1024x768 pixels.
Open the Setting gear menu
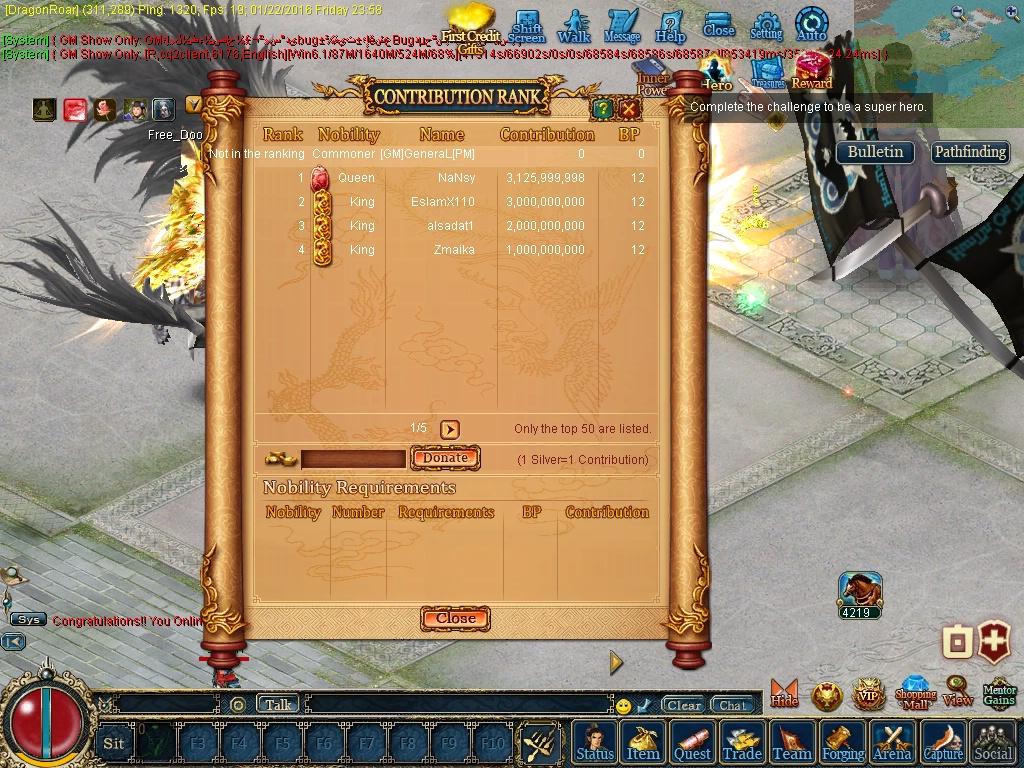pyautogui.click(x=766, y=25)
